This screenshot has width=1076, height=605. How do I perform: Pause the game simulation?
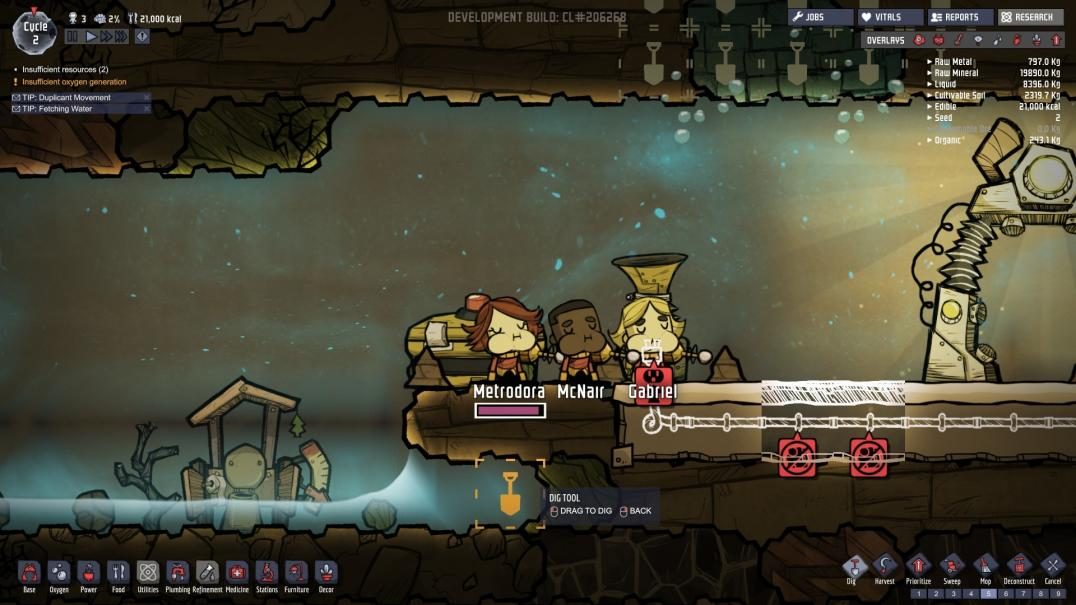(72, 36)
